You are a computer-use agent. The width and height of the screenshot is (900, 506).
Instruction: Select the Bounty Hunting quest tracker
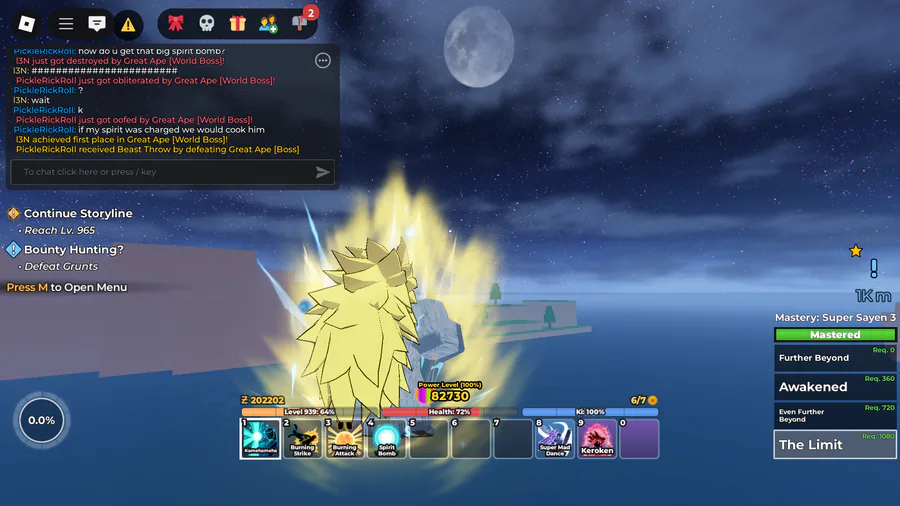click(x=73, y=250)
